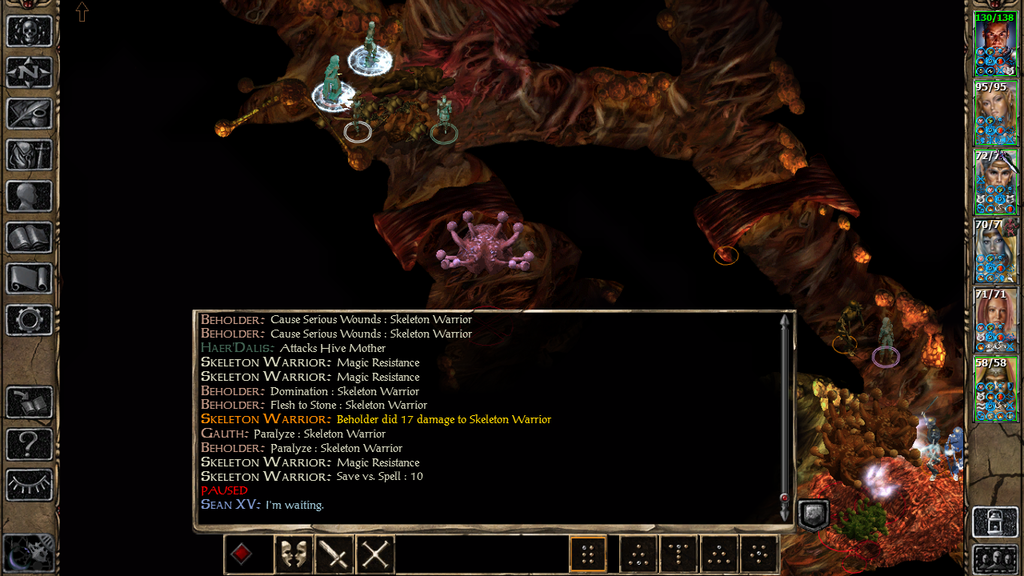The width and height of the screenshot is (1024, 576).
Task: Click the red diamond stop action button
Action: 242,555
